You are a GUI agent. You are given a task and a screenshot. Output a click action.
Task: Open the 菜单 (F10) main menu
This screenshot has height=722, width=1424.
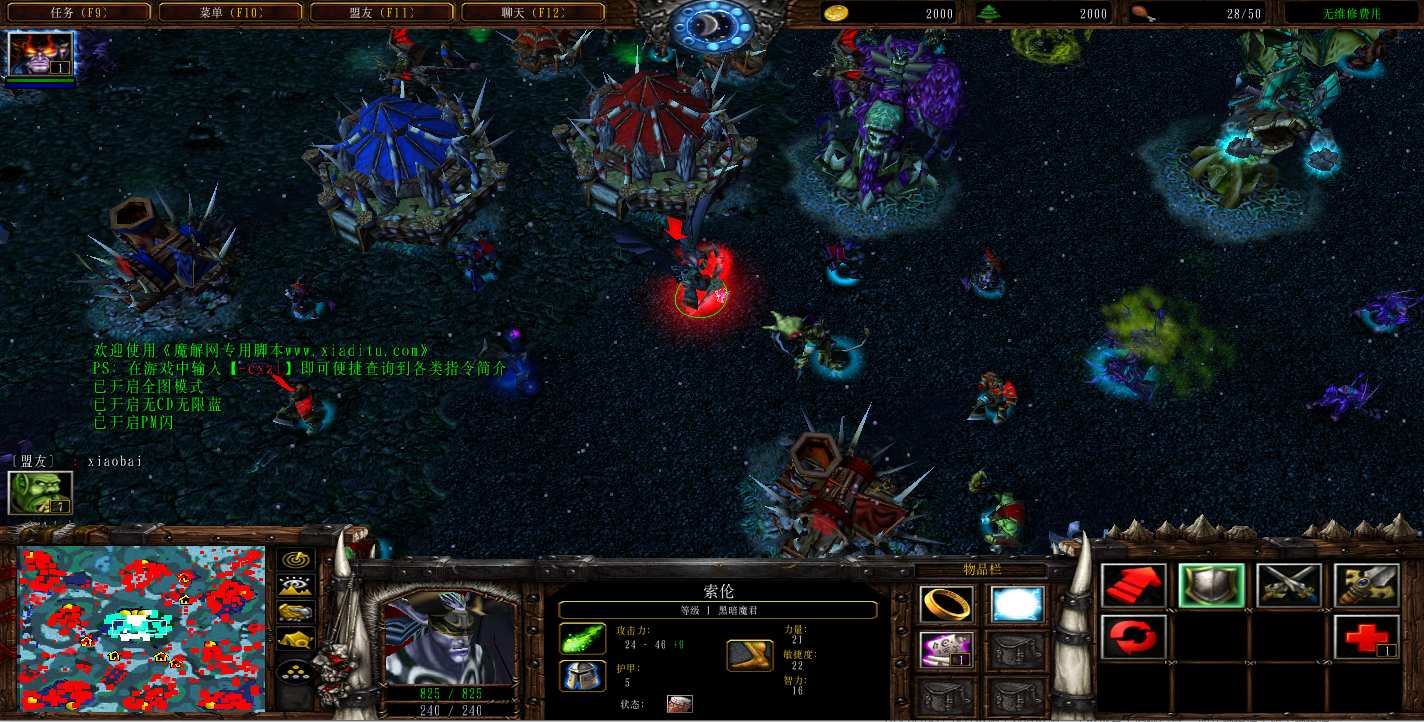(231, 13)
